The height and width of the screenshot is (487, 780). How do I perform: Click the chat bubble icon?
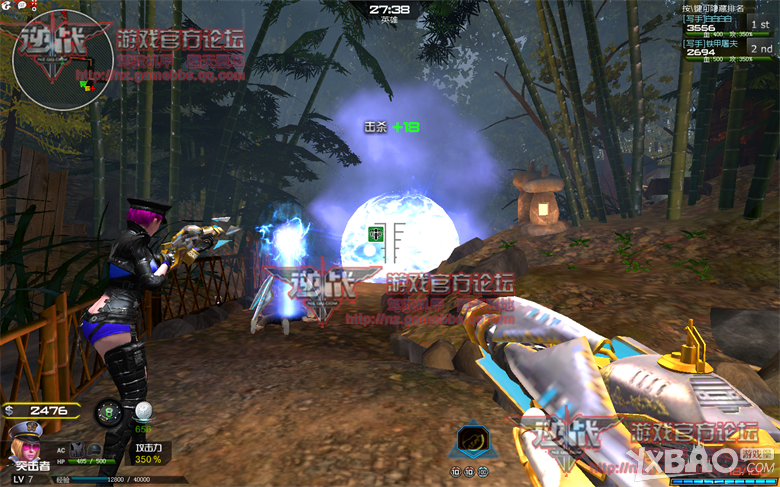21,6
